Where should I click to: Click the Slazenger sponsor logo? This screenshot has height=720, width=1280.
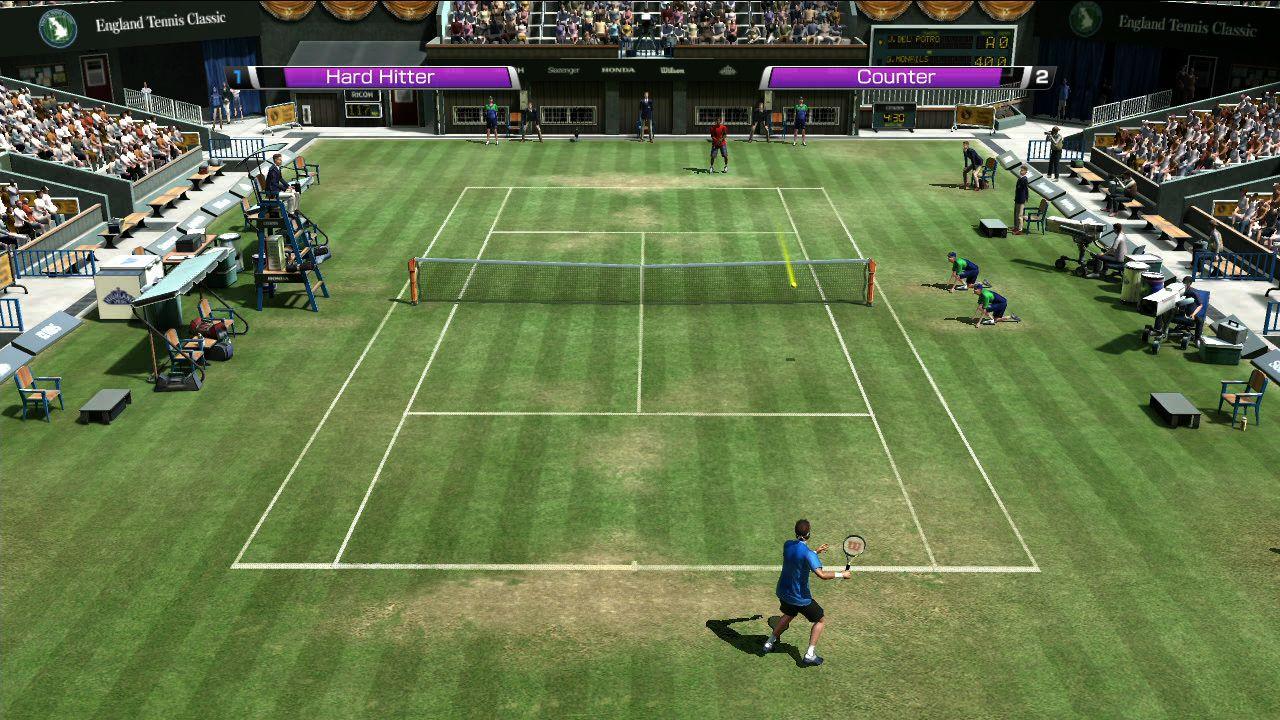pos(565,70)
